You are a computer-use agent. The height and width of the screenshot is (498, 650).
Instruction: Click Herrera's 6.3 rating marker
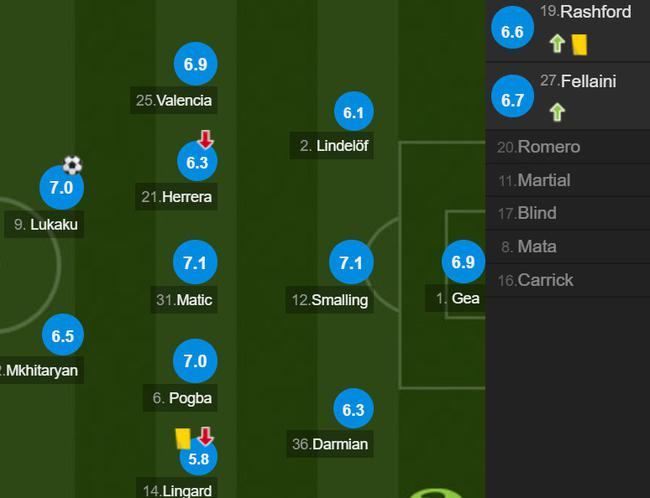[x=195, y=162]
